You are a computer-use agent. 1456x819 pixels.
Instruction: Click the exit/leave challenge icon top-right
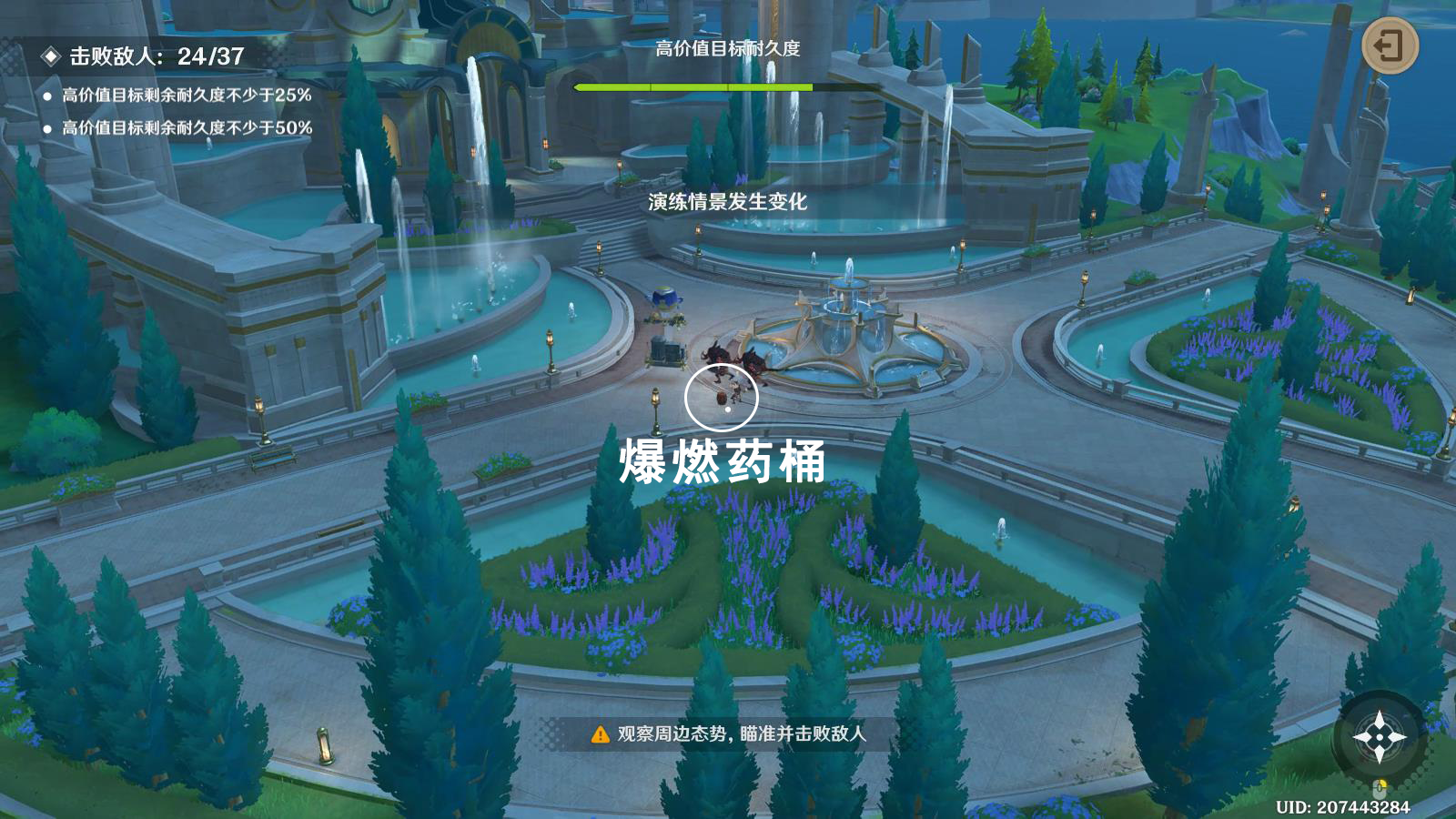pyautogui.click(x=1390, y=43)
